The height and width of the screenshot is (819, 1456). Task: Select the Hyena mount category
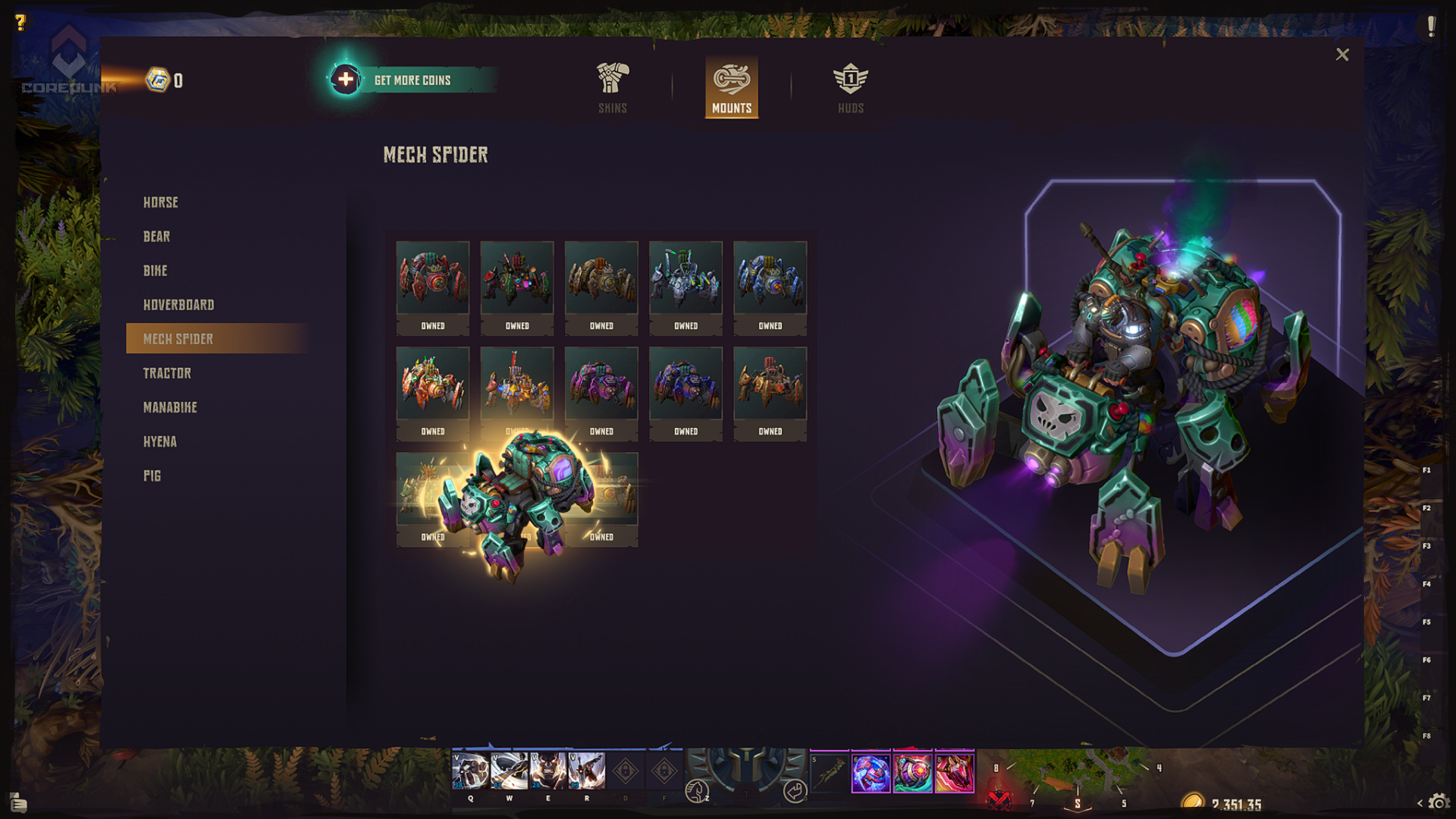tap(160, 441)
